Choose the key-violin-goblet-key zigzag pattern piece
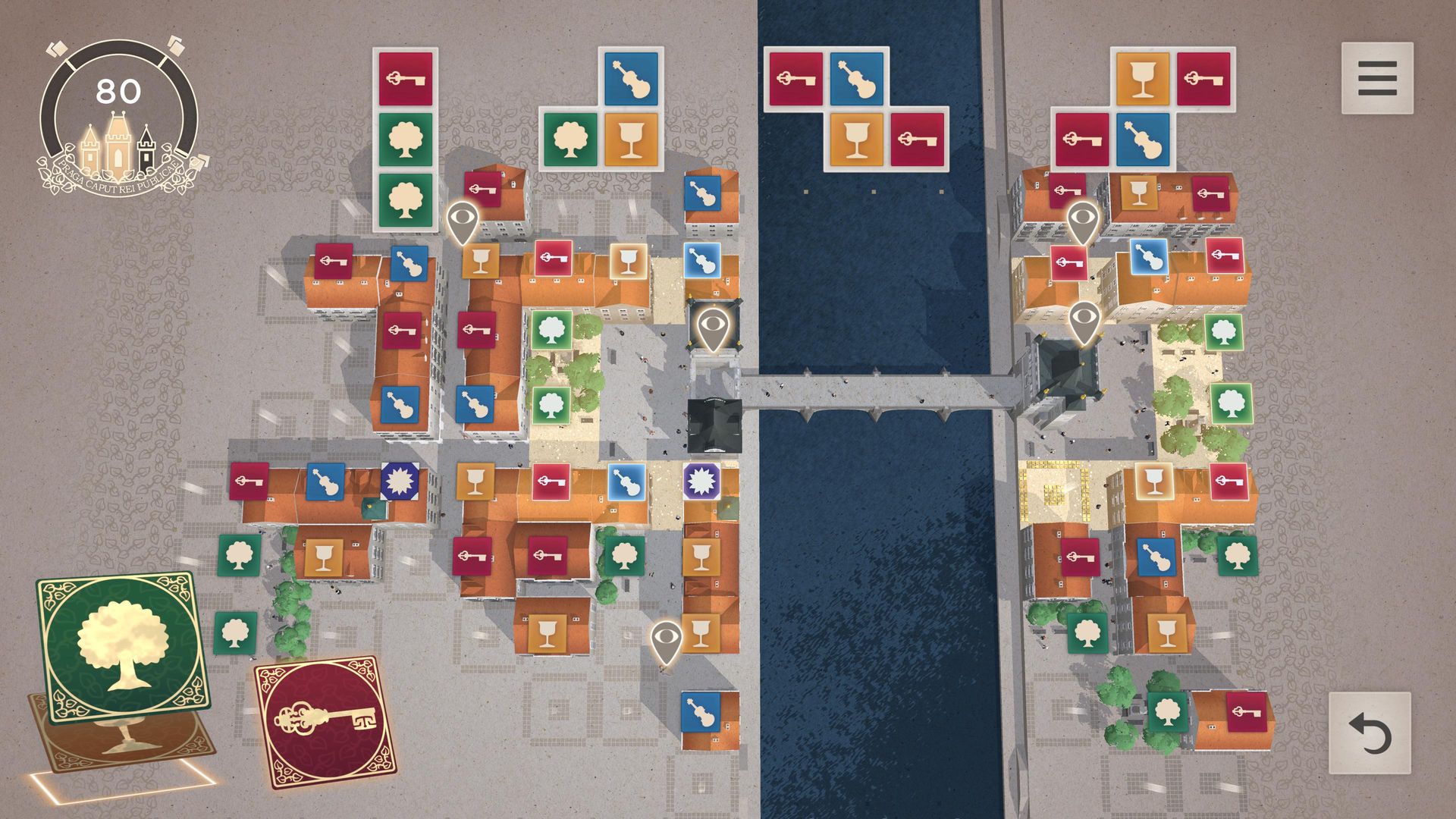 855,108
